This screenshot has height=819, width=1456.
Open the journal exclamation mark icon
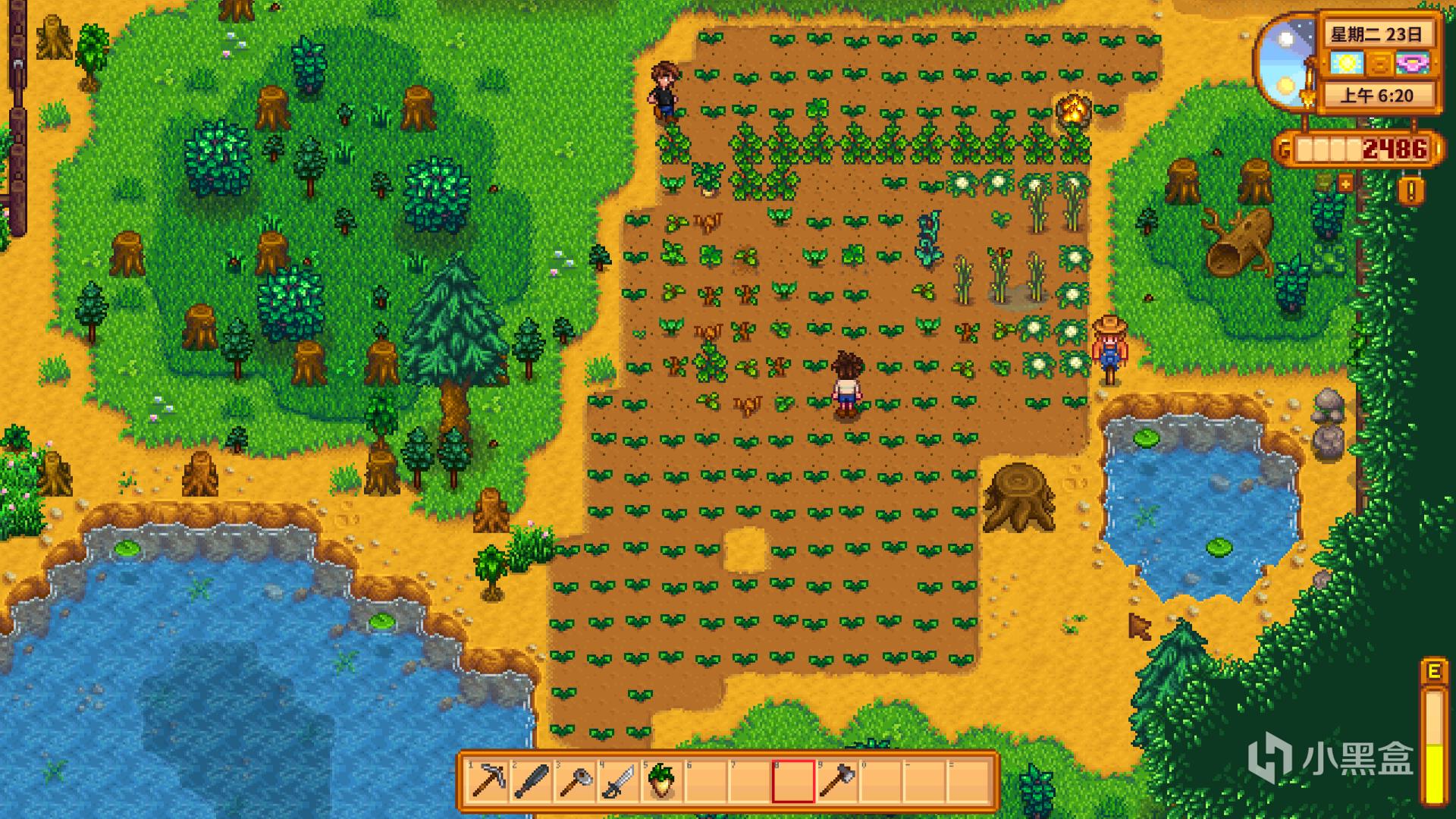[x=1410, y=190]
